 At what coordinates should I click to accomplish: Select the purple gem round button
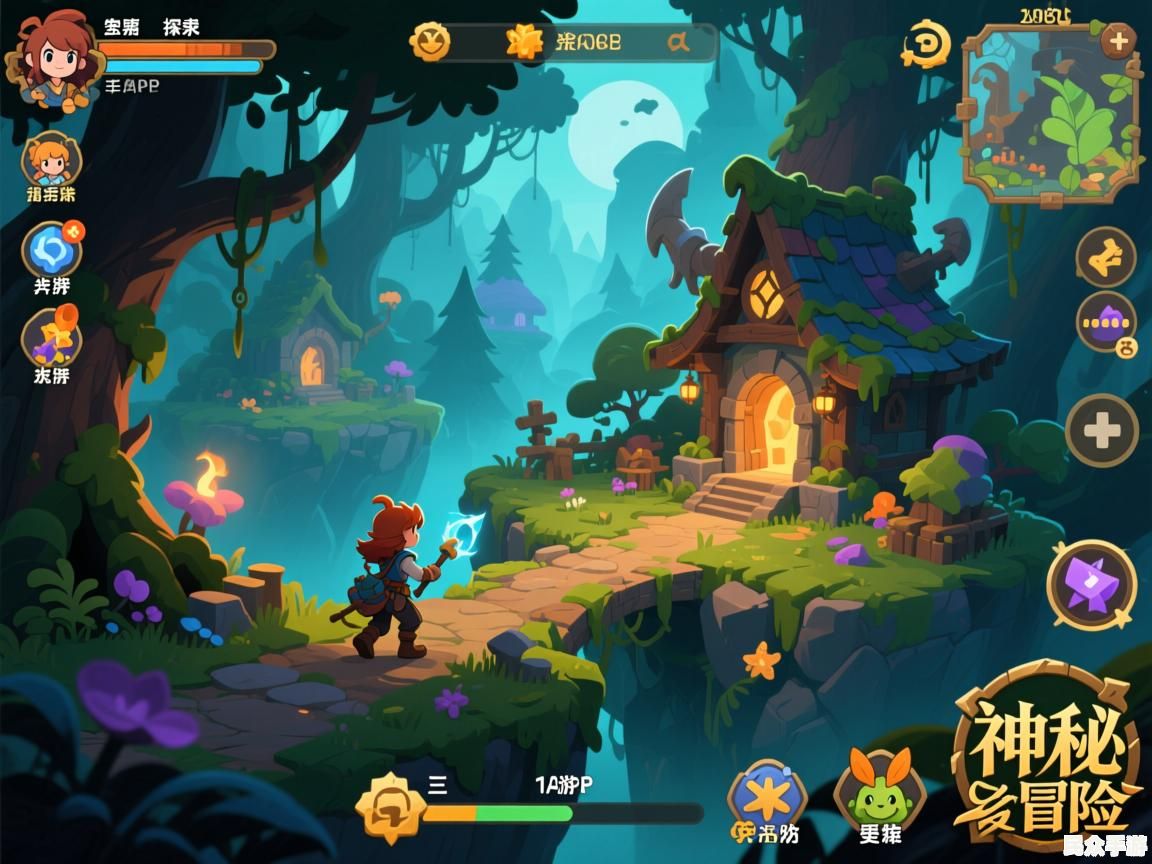[1106, 323]
